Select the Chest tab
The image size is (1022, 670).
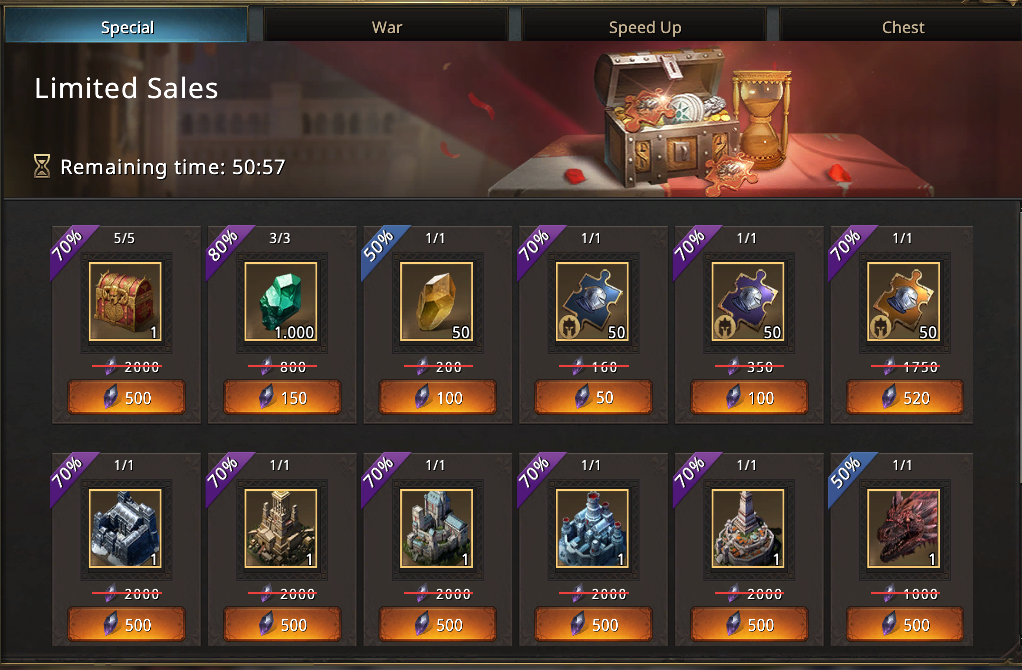tap(902, 27)
